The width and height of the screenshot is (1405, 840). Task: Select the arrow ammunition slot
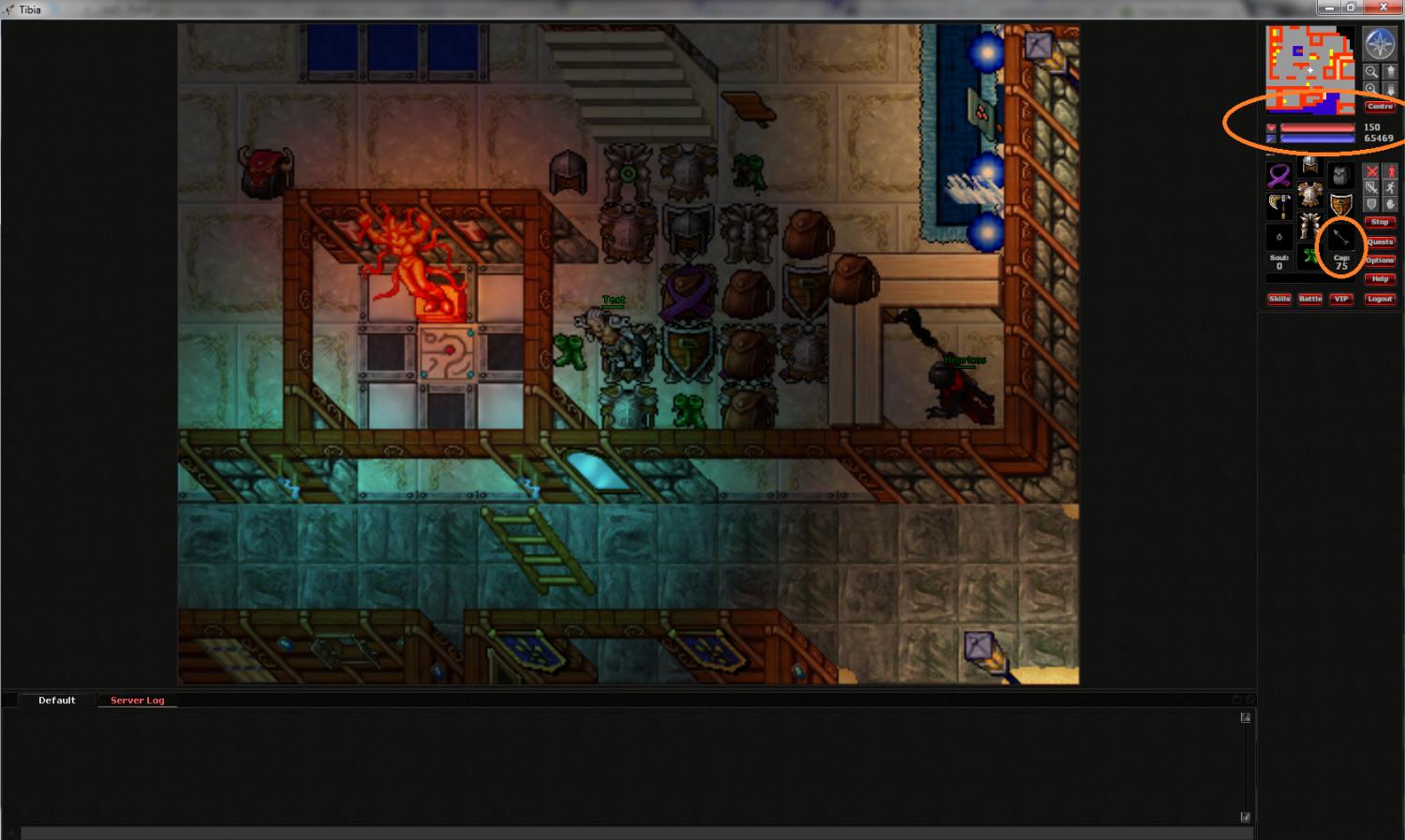(x=1341, y=237)
